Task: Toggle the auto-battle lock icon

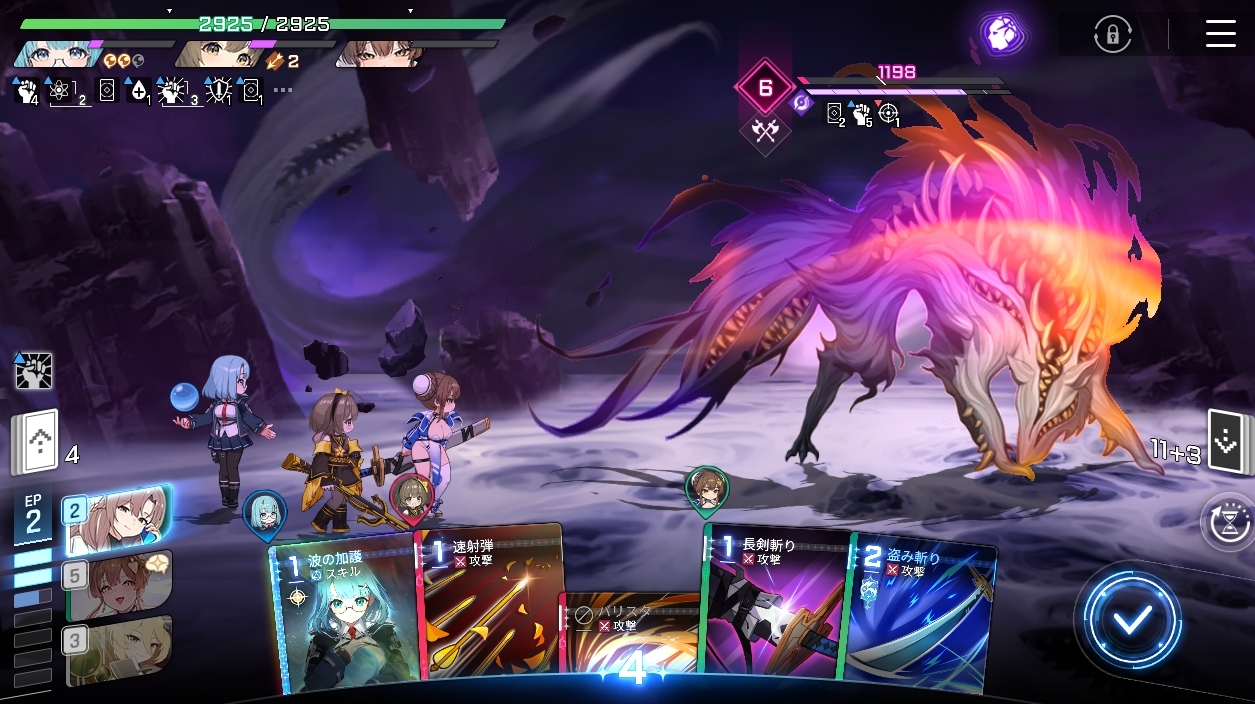Action: (x=1112, y=35)
